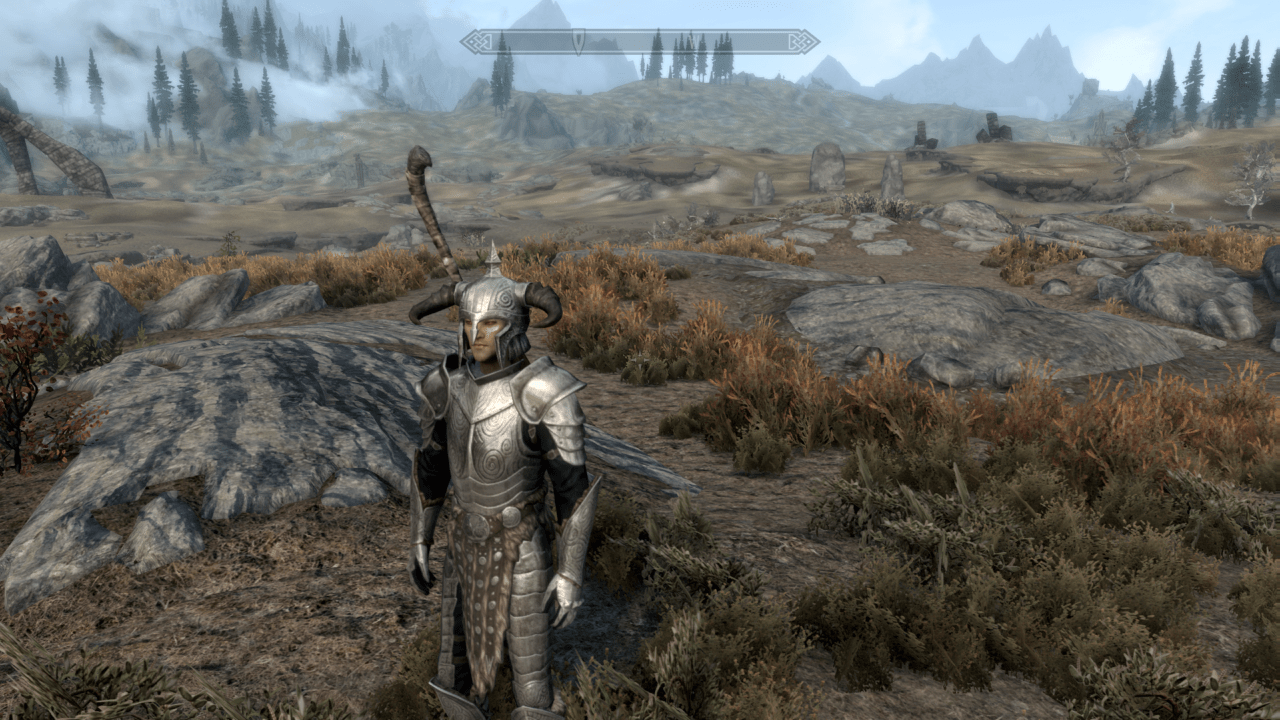
Task: Select the spiked helmet crest
Action: [x=490, y=253]
